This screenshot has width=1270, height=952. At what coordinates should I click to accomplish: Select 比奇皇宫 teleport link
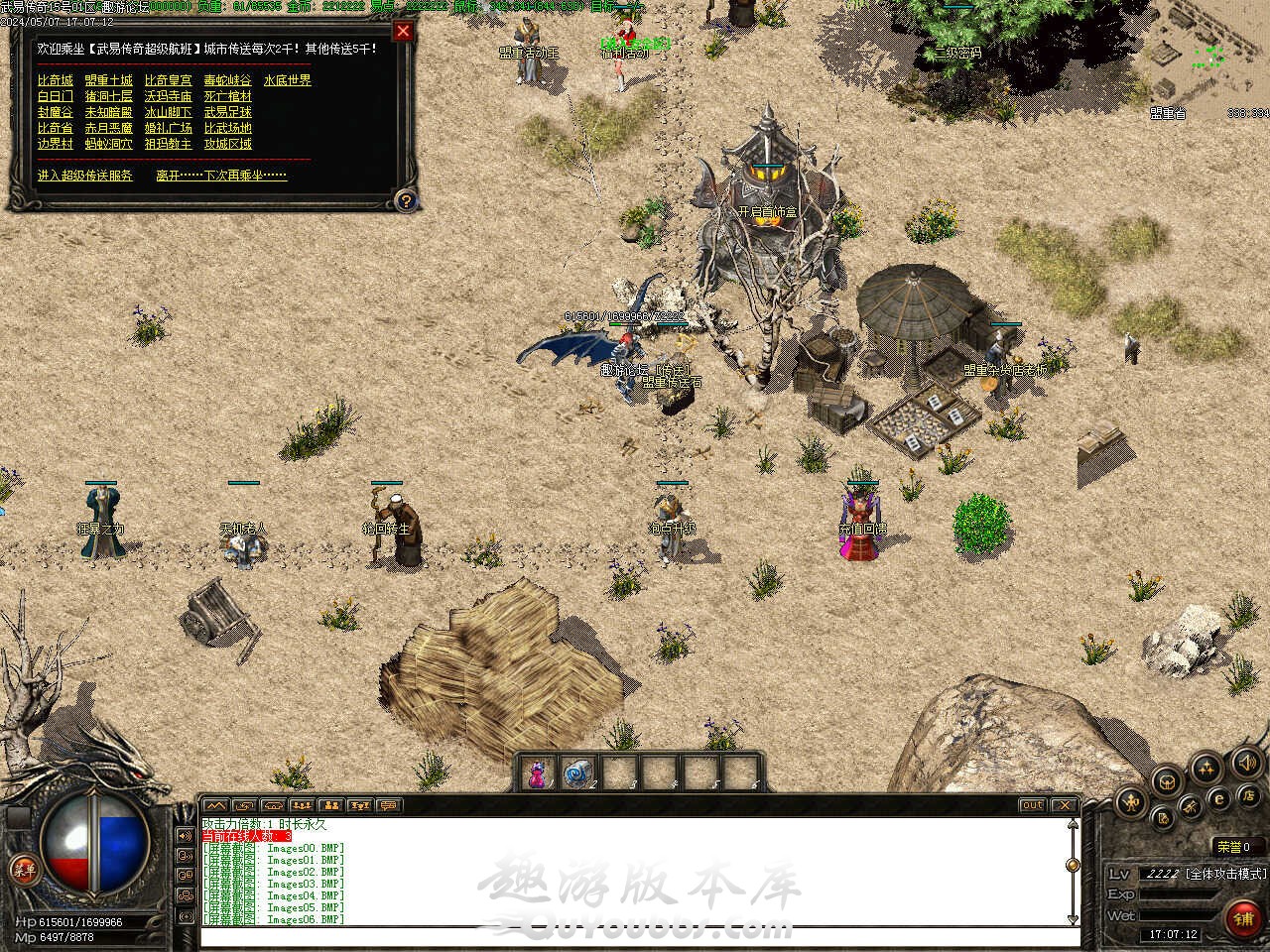pyautogui.click(x=168, y=80)
